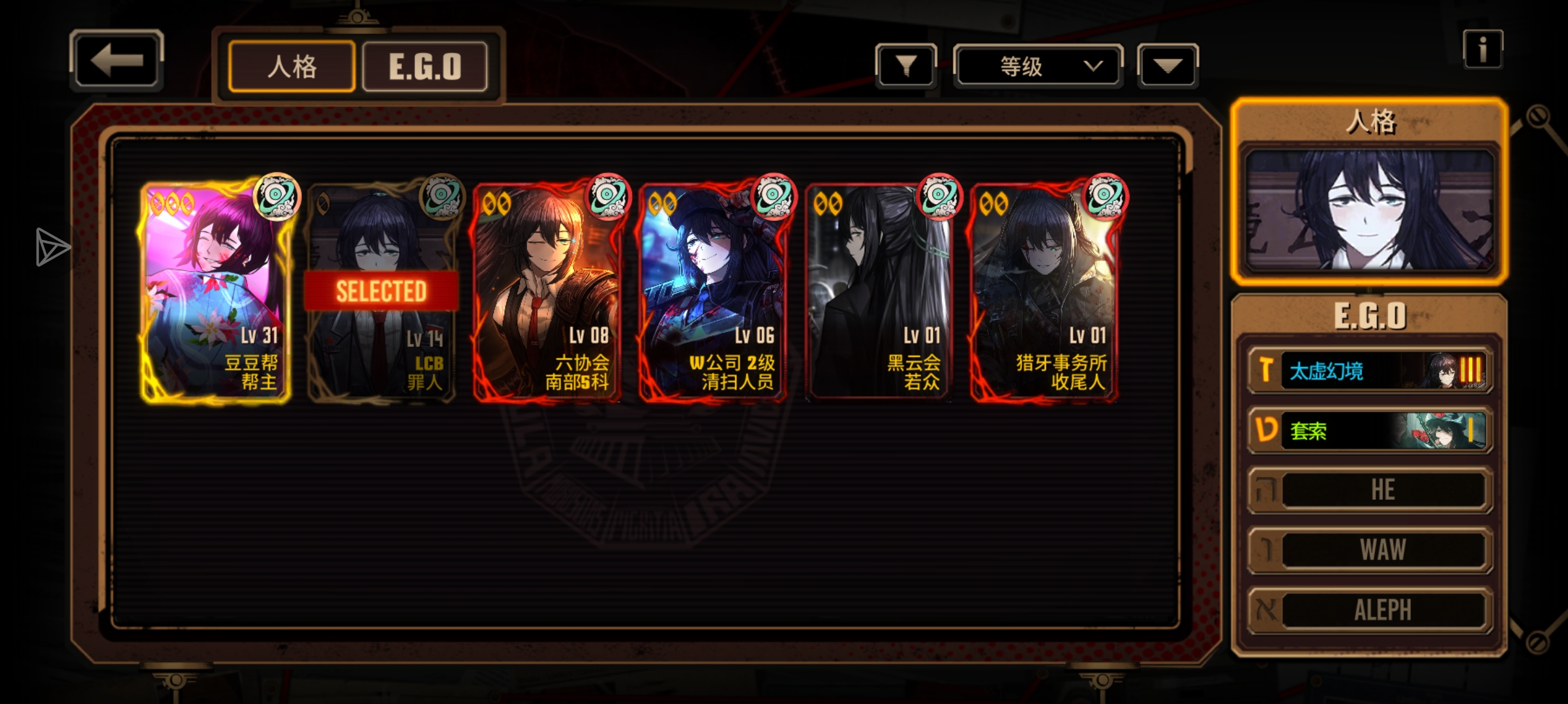Open the 套索 E.G.O slot
Viewport: 1568px width, 704px height.
(x=1370, y=431)
